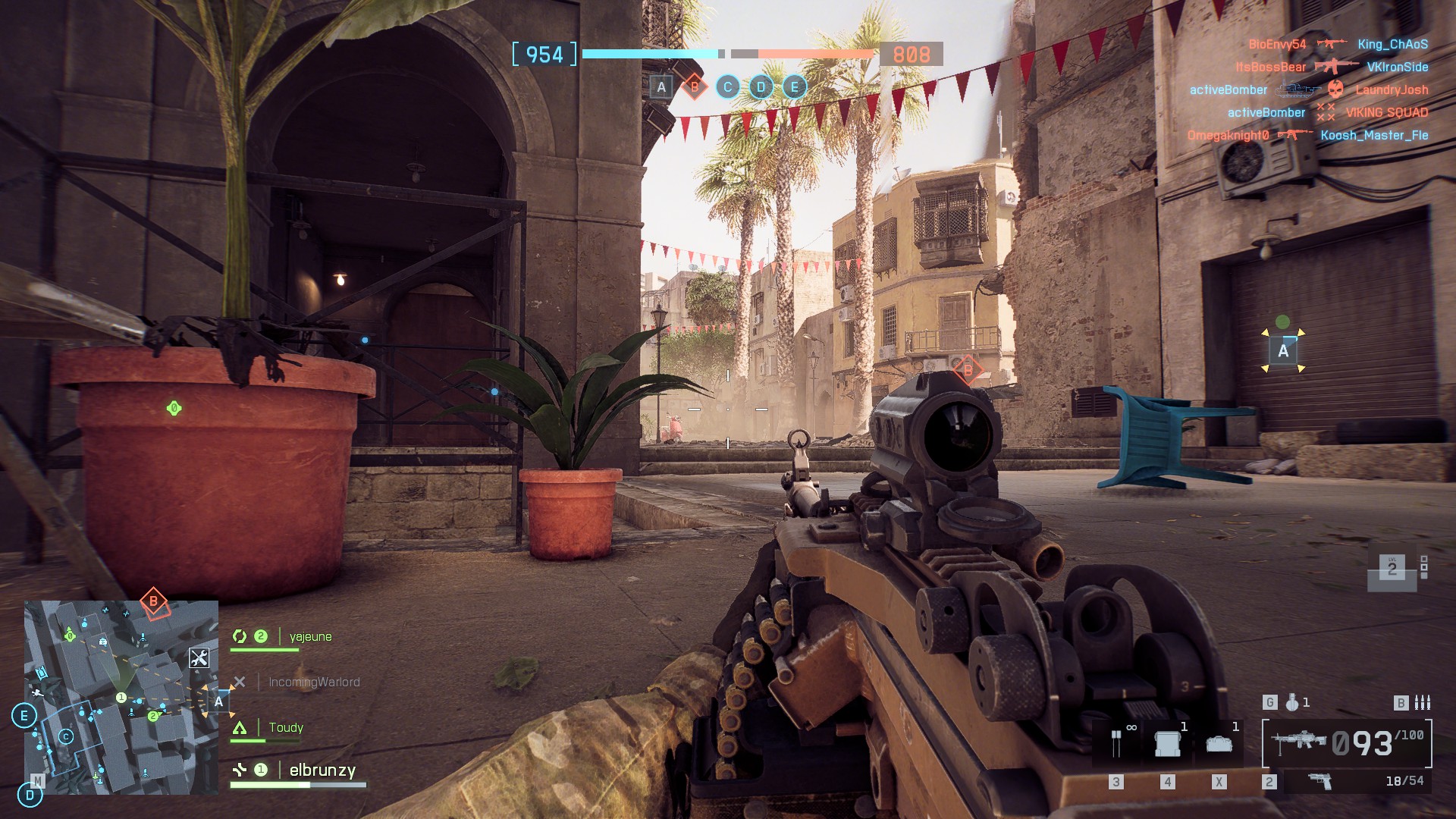1456x819 pixels.
Task: Select the infinite-use two-prong gadget slot
Action: (1116, 743)
